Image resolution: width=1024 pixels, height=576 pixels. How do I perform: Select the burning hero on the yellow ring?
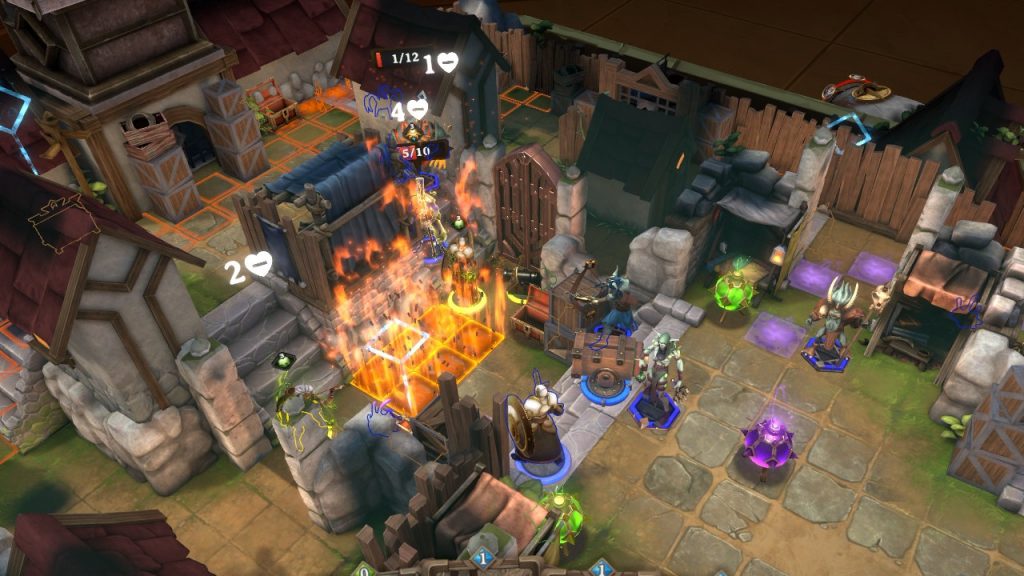click(x=461, y=265)
